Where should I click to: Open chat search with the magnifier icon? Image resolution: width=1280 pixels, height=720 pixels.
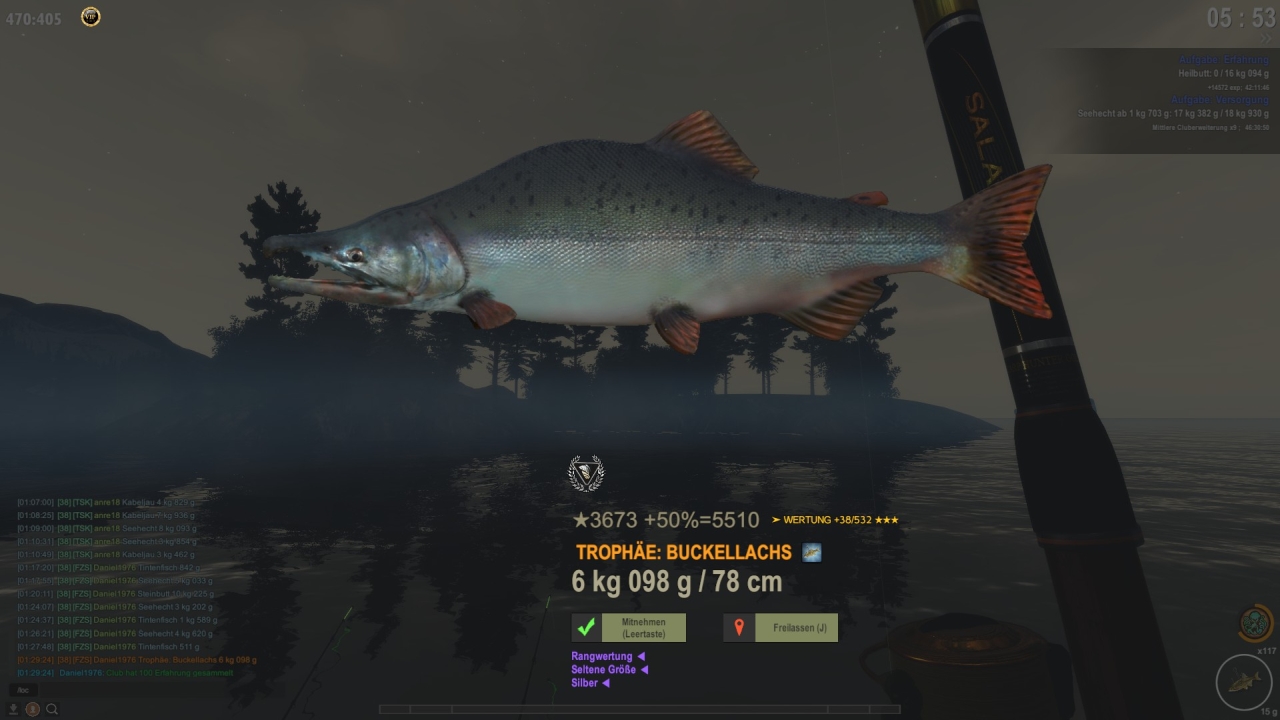[52, 709]
